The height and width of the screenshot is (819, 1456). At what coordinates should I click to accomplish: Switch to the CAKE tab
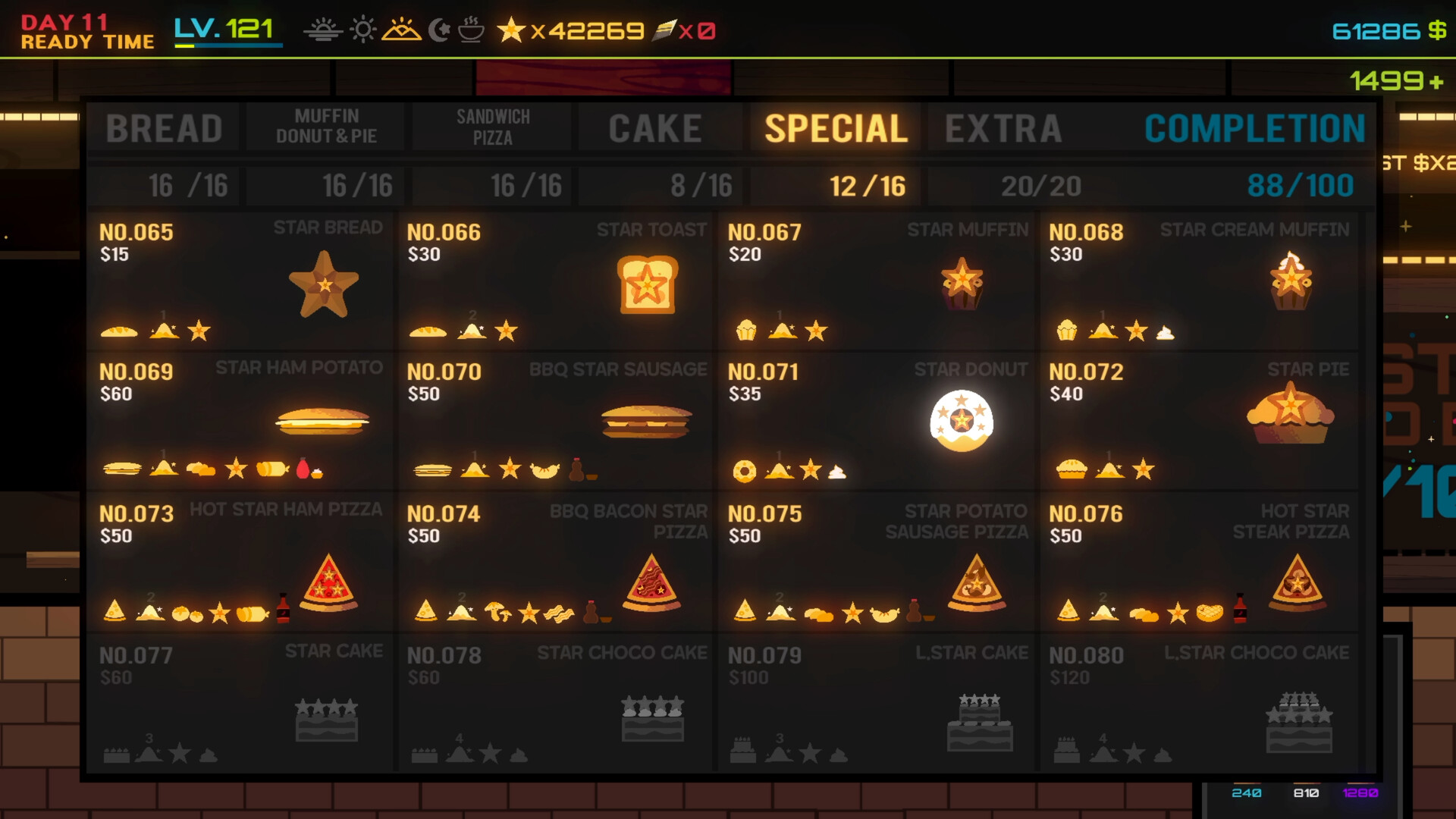655,127
